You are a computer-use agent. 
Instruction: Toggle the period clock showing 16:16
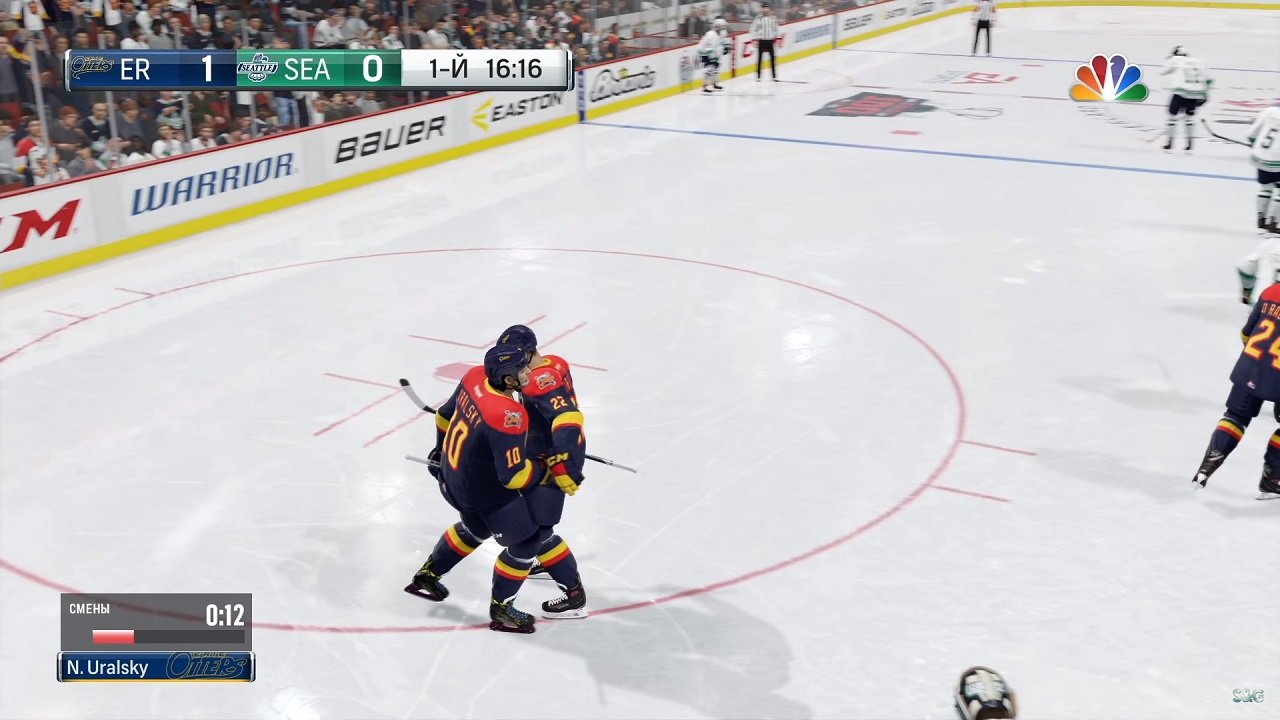[x=514, y=69]
